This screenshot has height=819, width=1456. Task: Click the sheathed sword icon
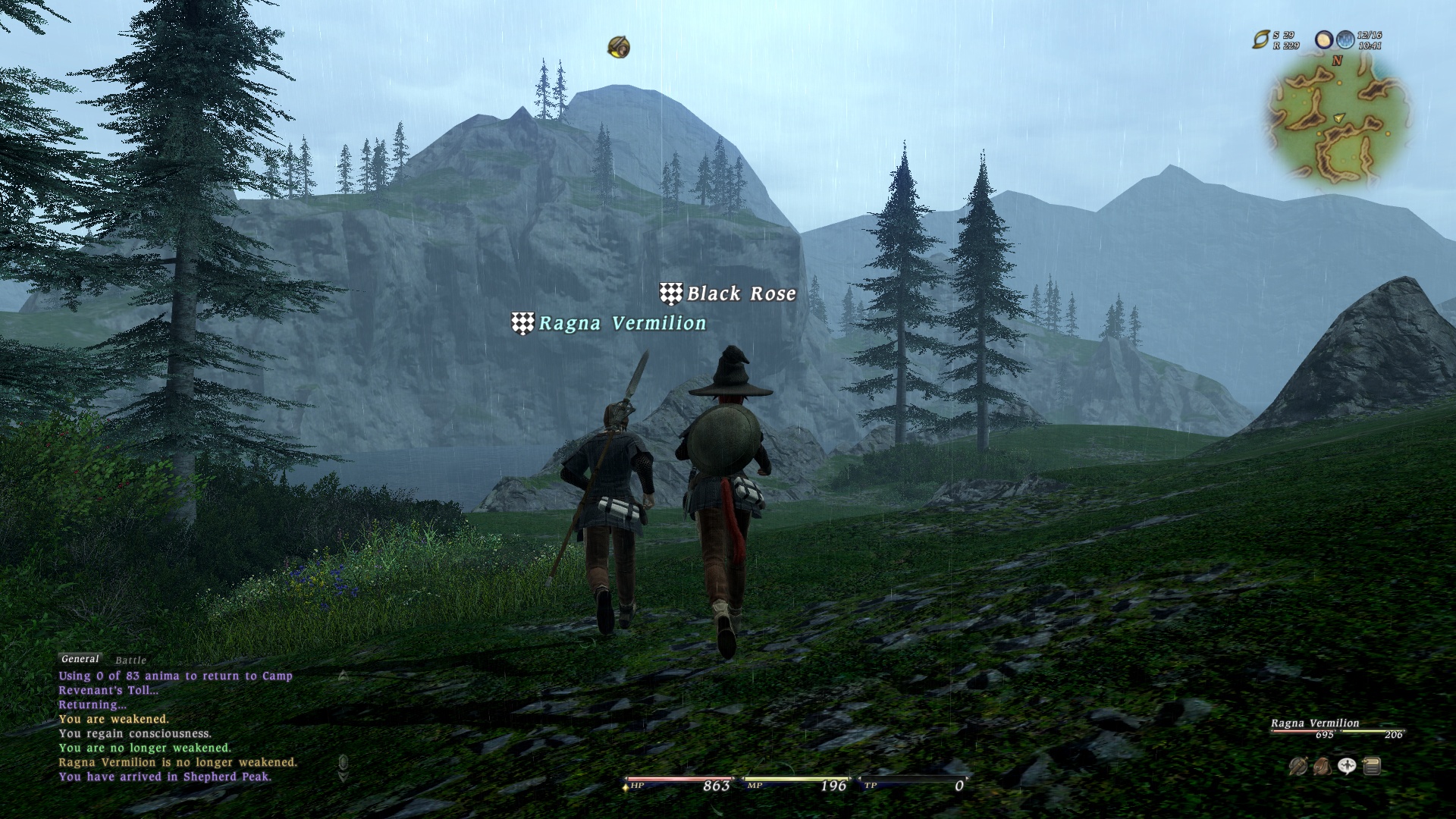(x=1298, y=767)
